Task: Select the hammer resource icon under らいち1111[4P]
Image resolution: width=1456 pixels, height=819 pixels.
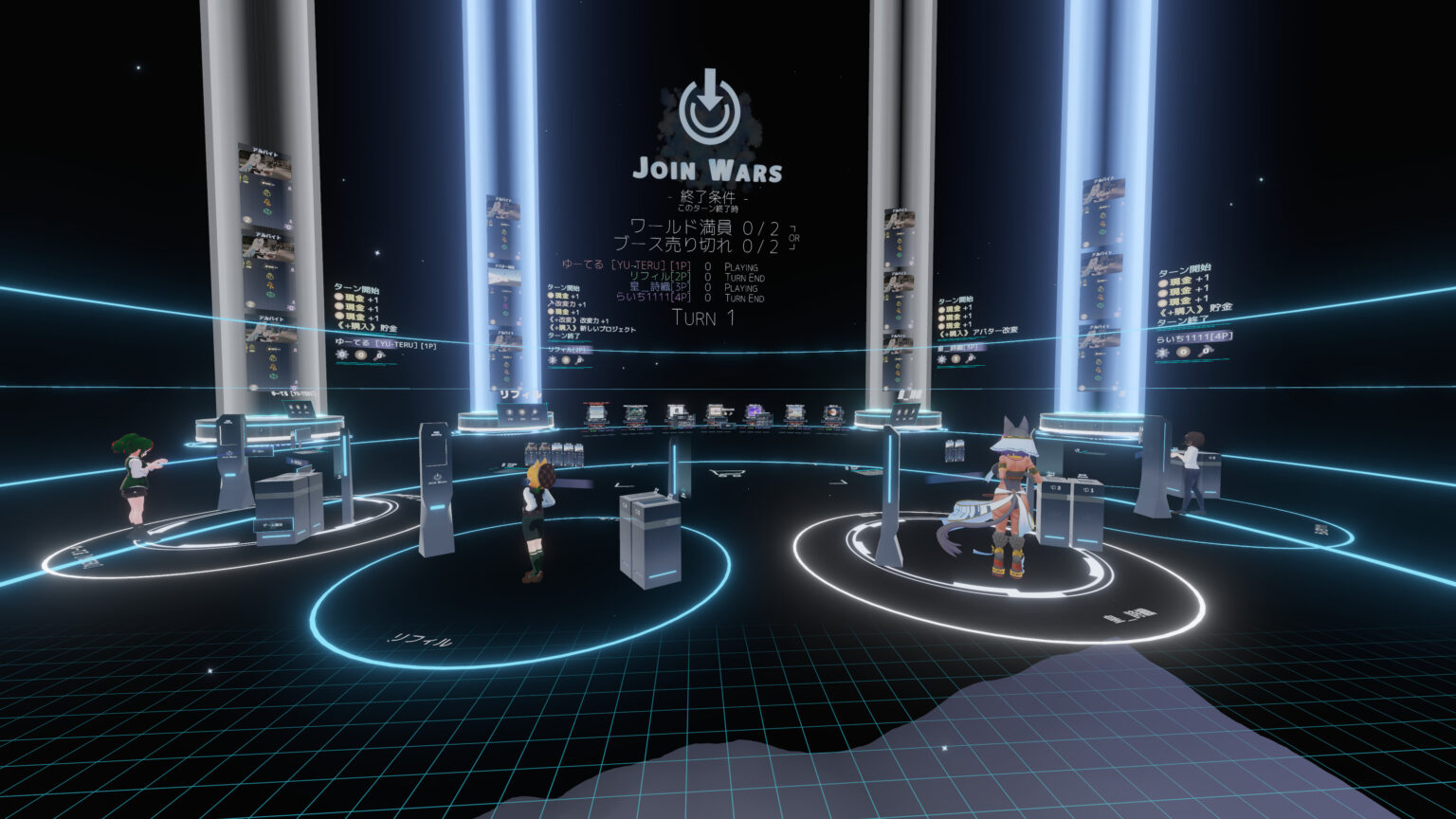Action: click(x=1205, y=352)
